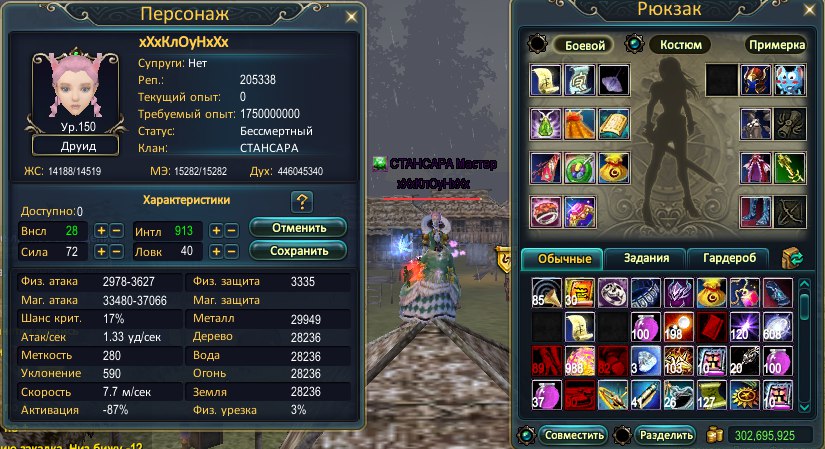This screenshot has height=449, width=825.
Task: Switch to the Задания inventory tab
Action: point(645,259)
